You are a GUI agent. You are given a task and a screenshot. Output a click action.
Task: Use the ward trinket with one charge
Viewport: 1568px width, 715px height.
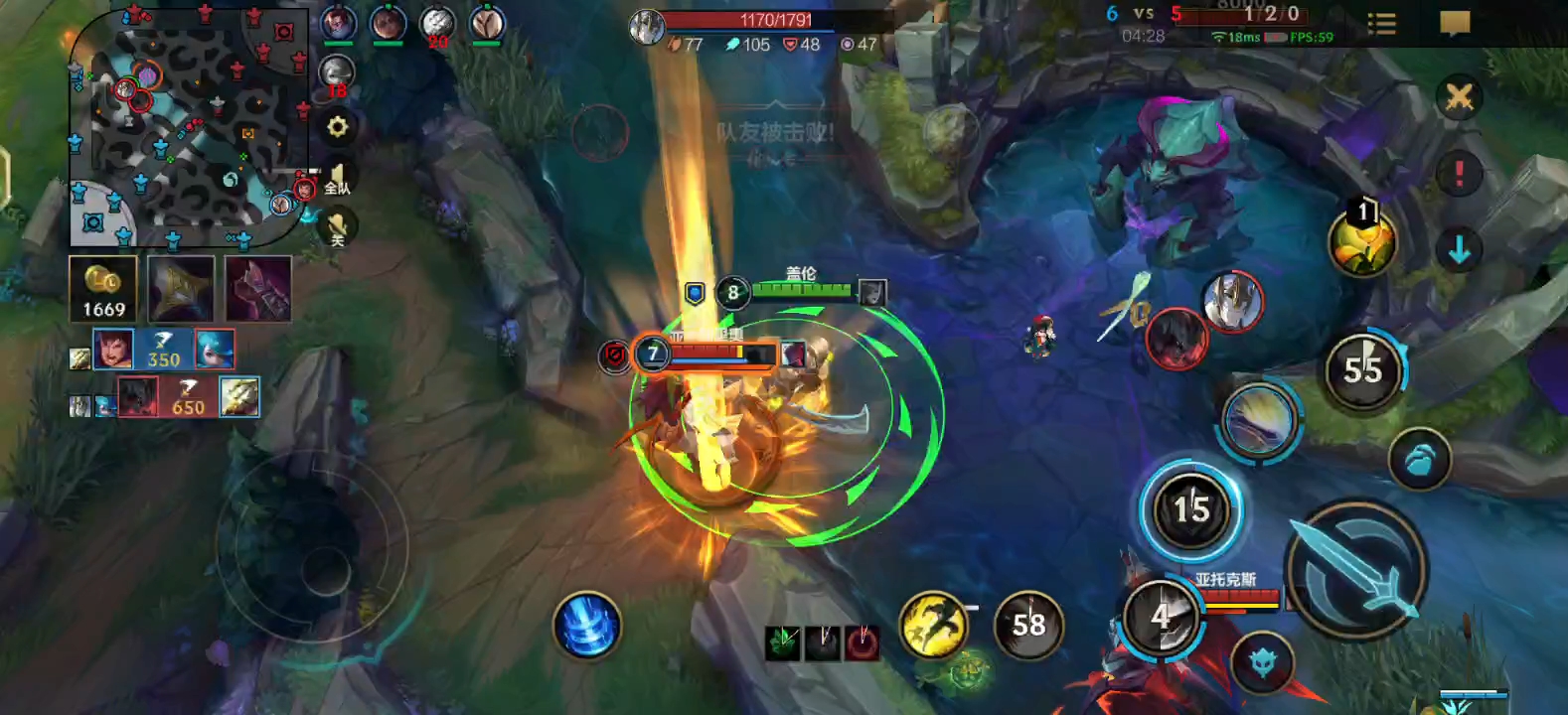tap(1362, 242)
